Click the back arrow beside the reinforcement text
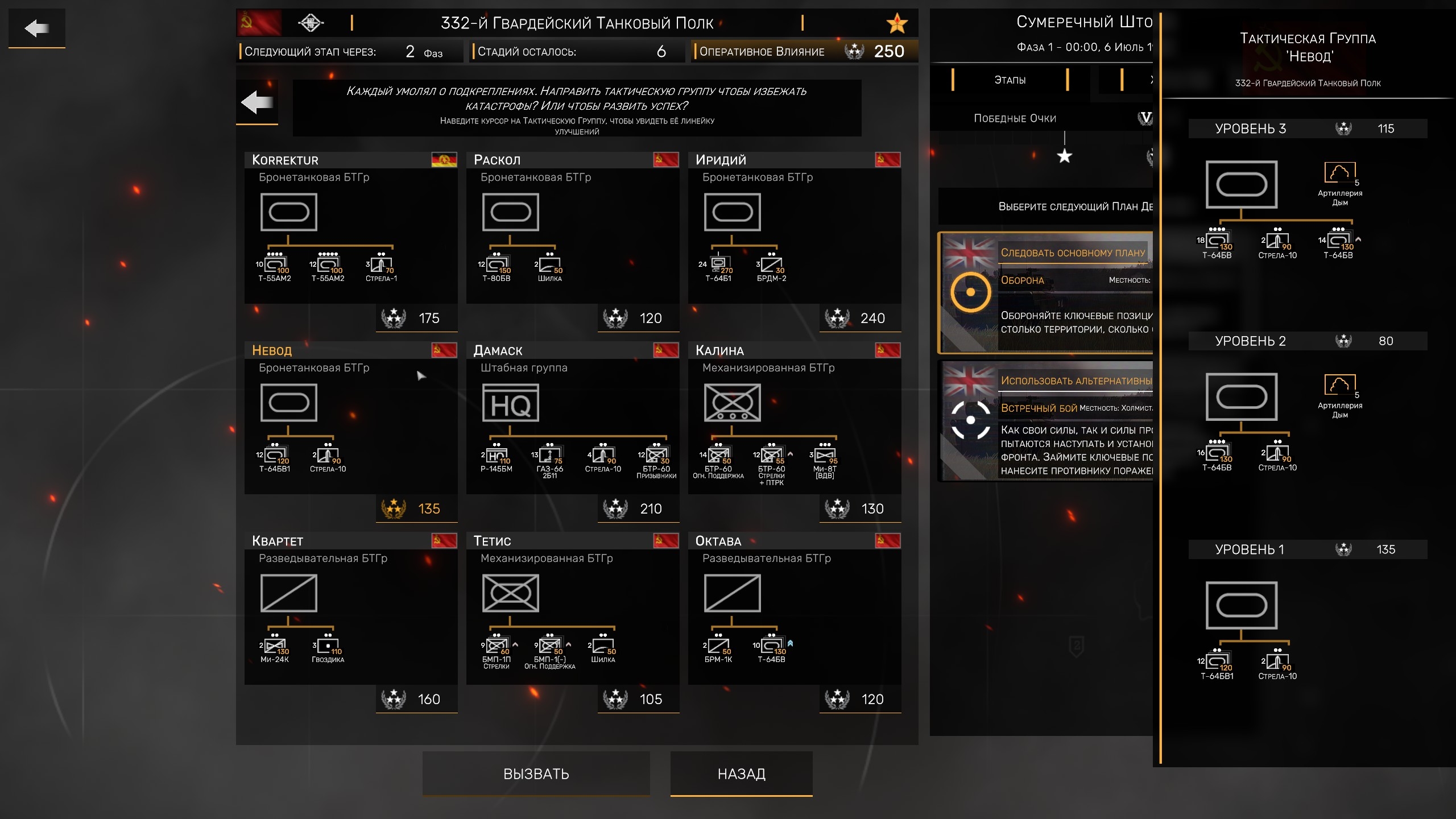The image size is (1456, 819). point(257,103)
